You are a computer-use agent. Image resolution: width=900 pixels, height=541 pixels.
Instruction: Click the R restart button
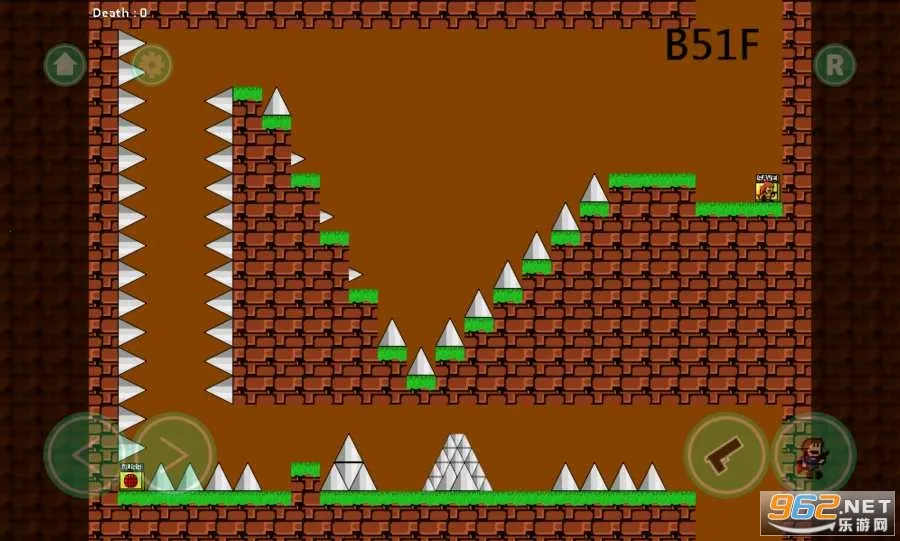tap(834, 65)
